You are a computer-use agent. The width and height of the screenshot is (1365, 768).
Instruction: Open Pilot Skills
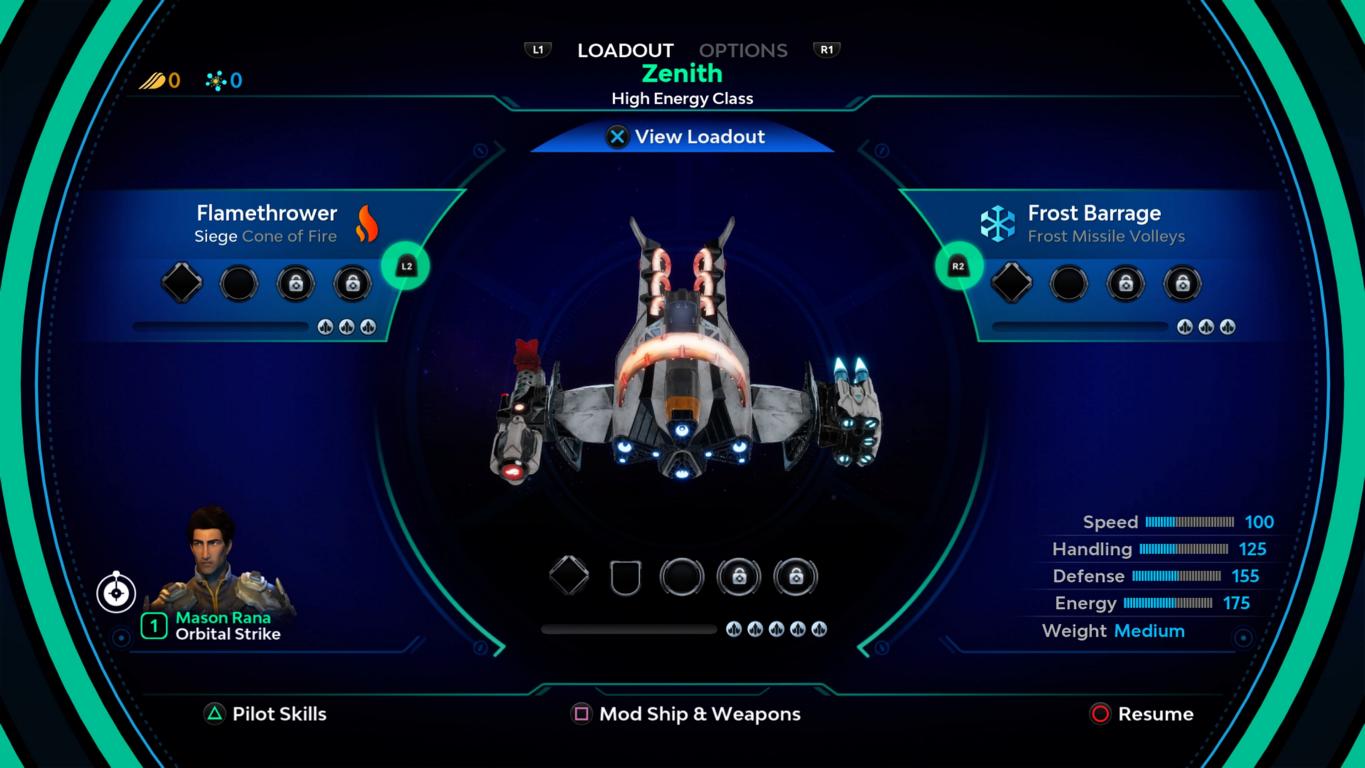point(266,714)
